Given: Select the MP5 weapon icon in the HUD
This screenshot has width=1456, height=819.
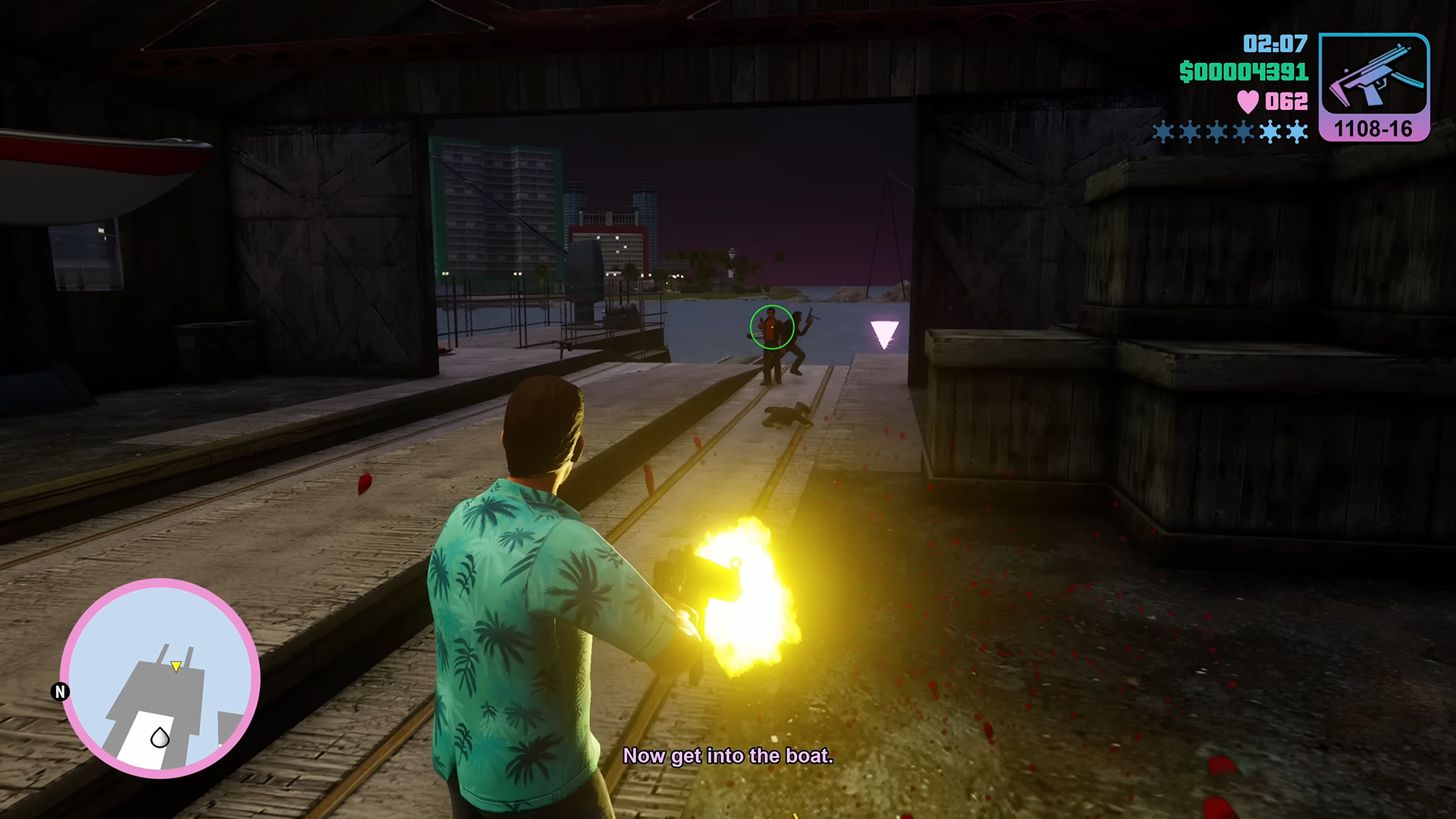Looking at the screenshot, I should point(1374,76).
